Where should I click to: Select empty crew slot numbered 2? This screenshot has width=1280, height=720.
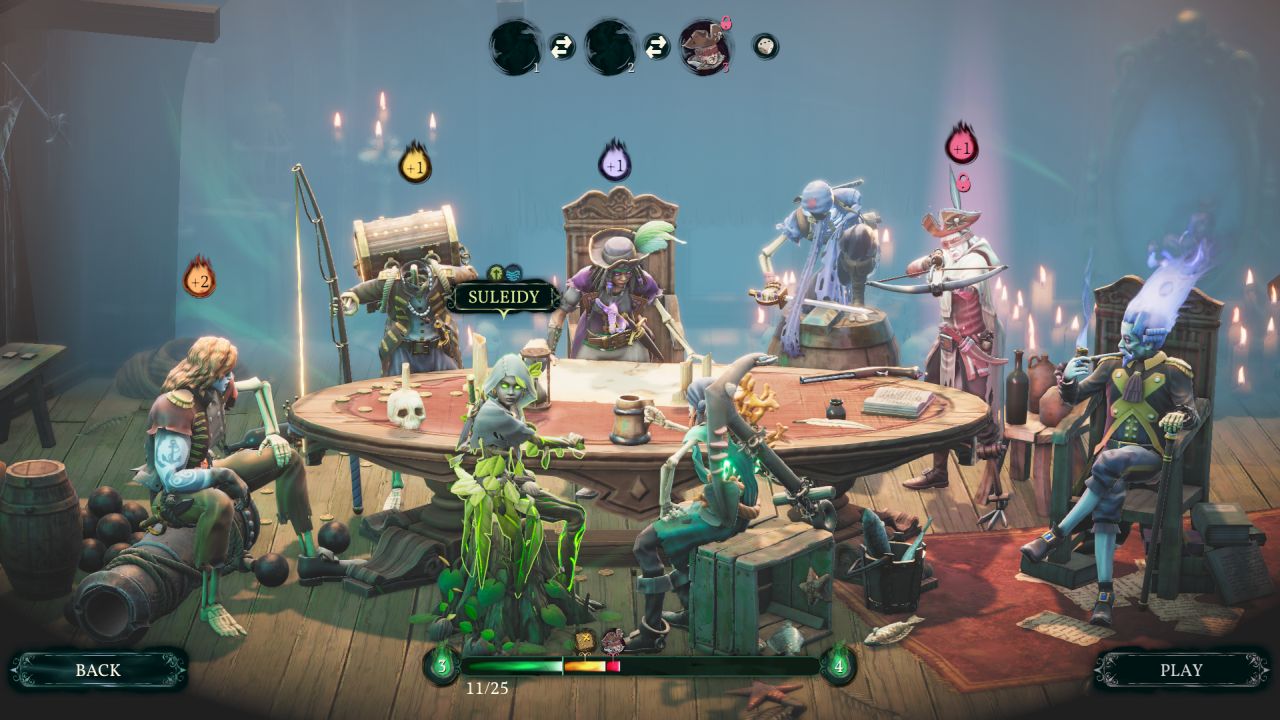(610, 47)
